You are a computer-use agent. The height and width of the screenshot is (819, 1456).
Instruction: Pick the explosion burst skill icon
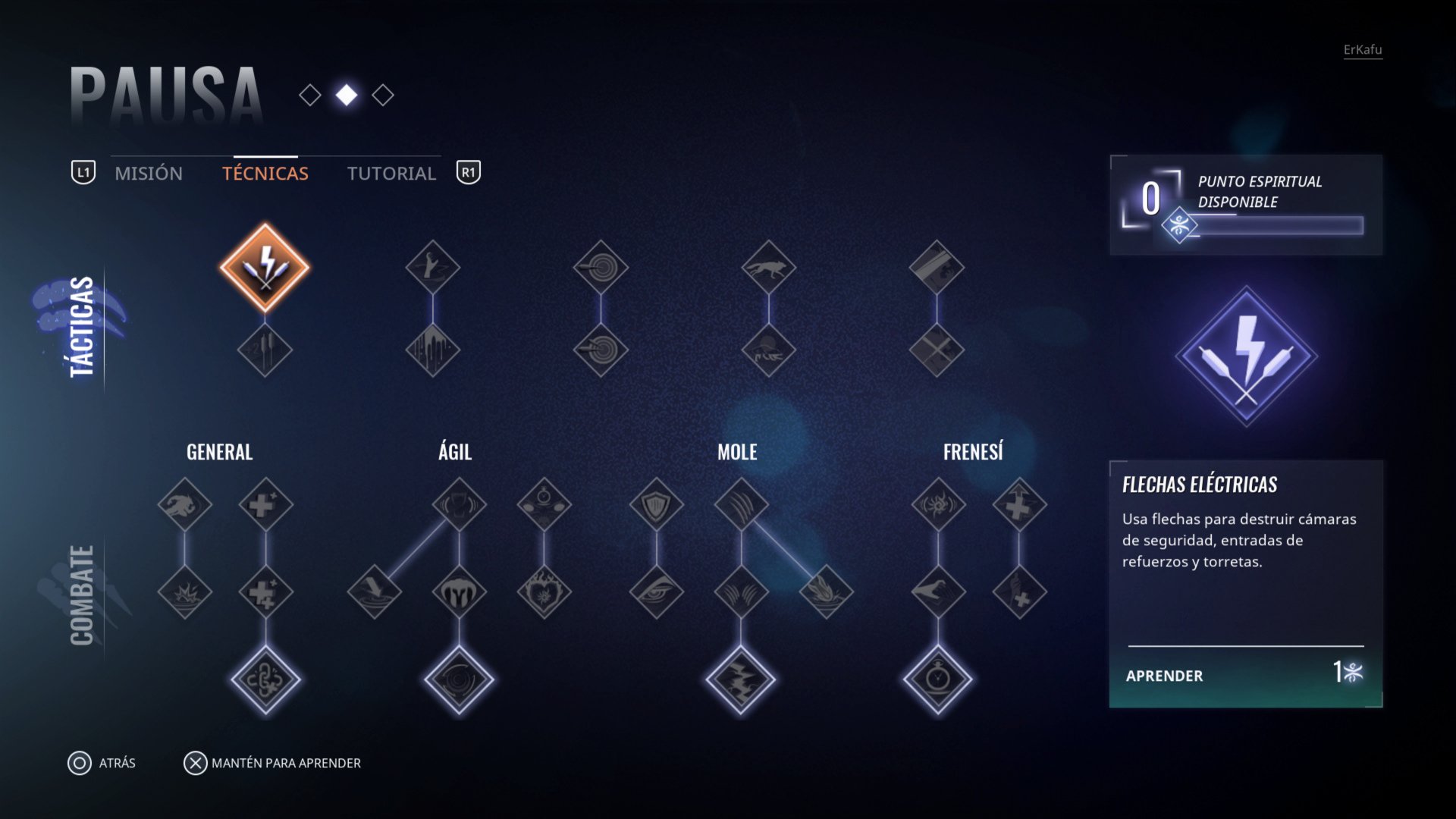coord(185,591)
